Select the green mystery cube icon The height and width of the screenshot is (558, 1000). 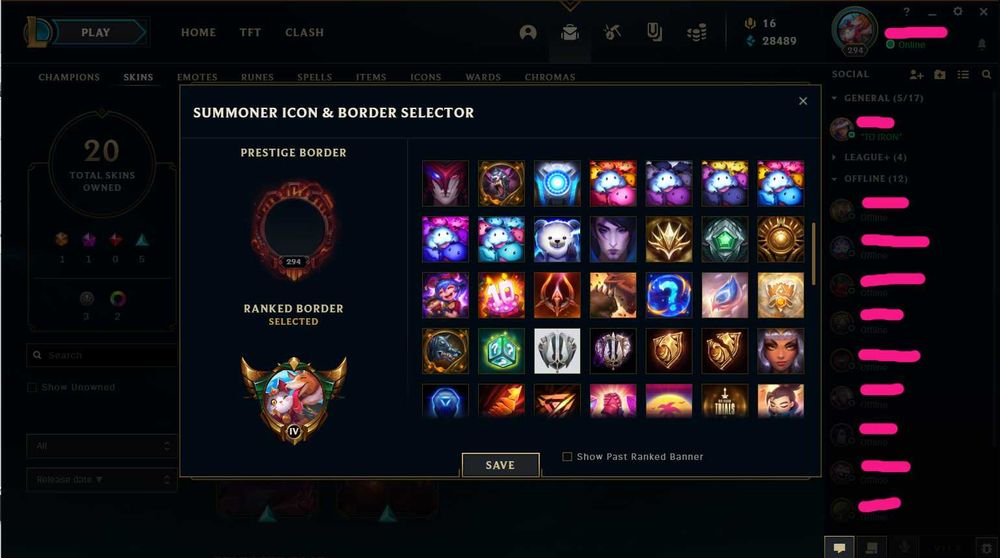point(501,350)
